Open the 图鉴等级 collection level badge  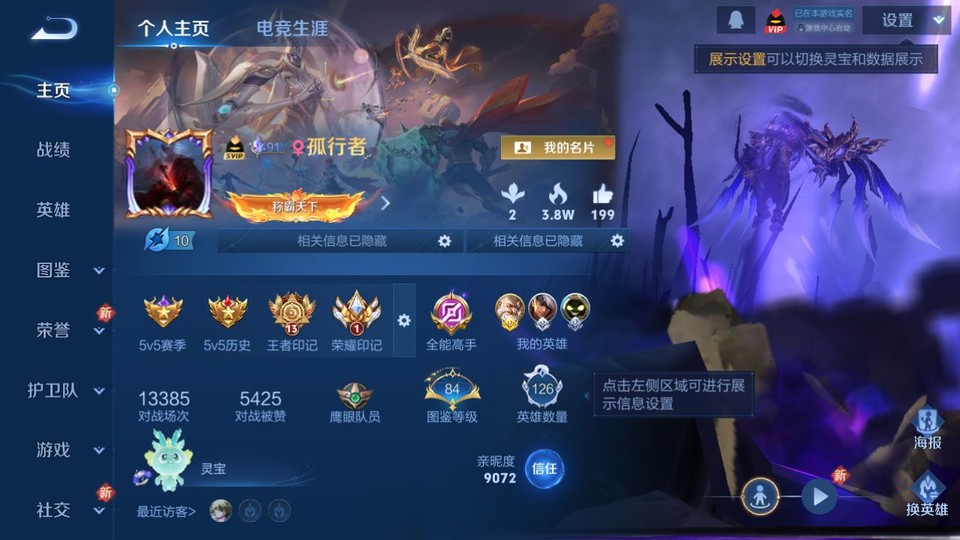(x=452, y=394)
